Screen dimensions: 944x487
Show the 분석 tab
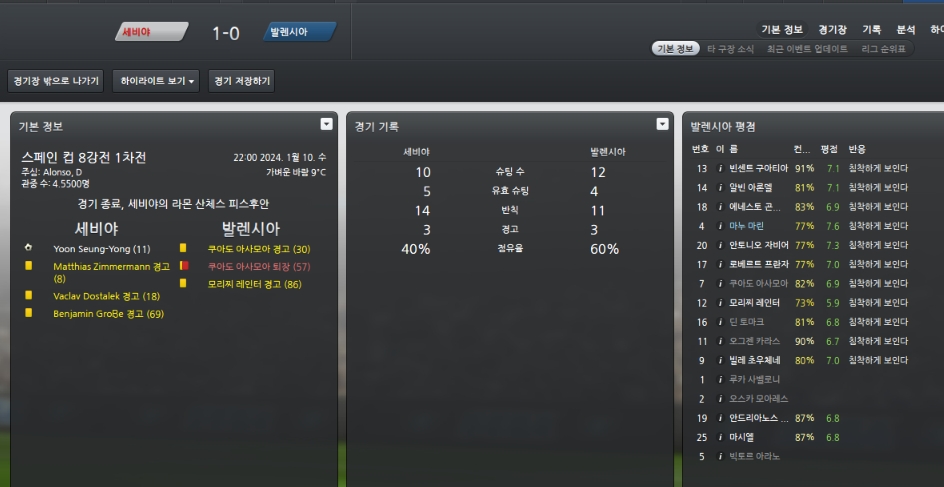(x=906, y=30)
